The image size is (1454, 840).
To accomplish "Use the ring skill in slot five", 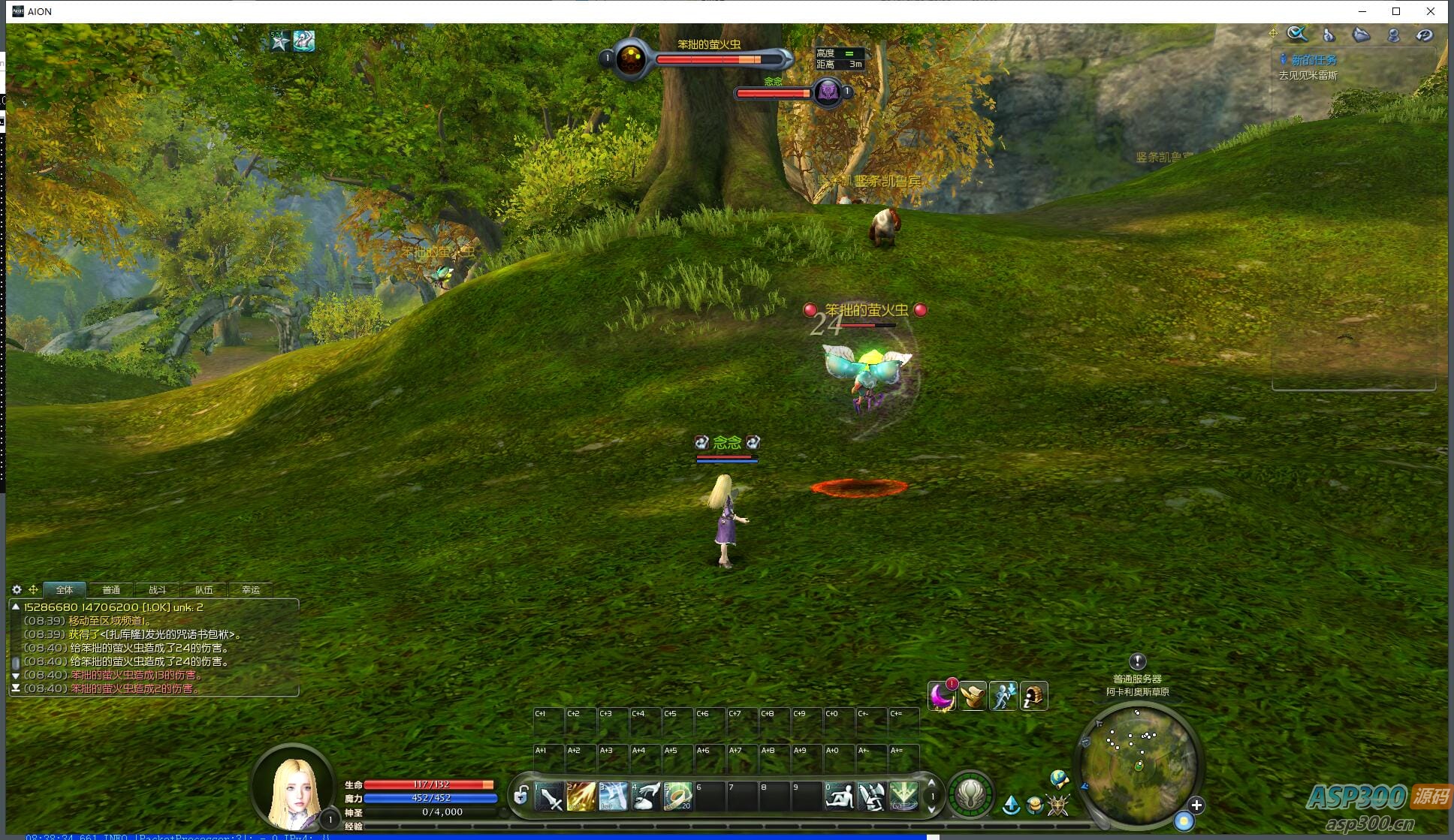I will 677,797.
